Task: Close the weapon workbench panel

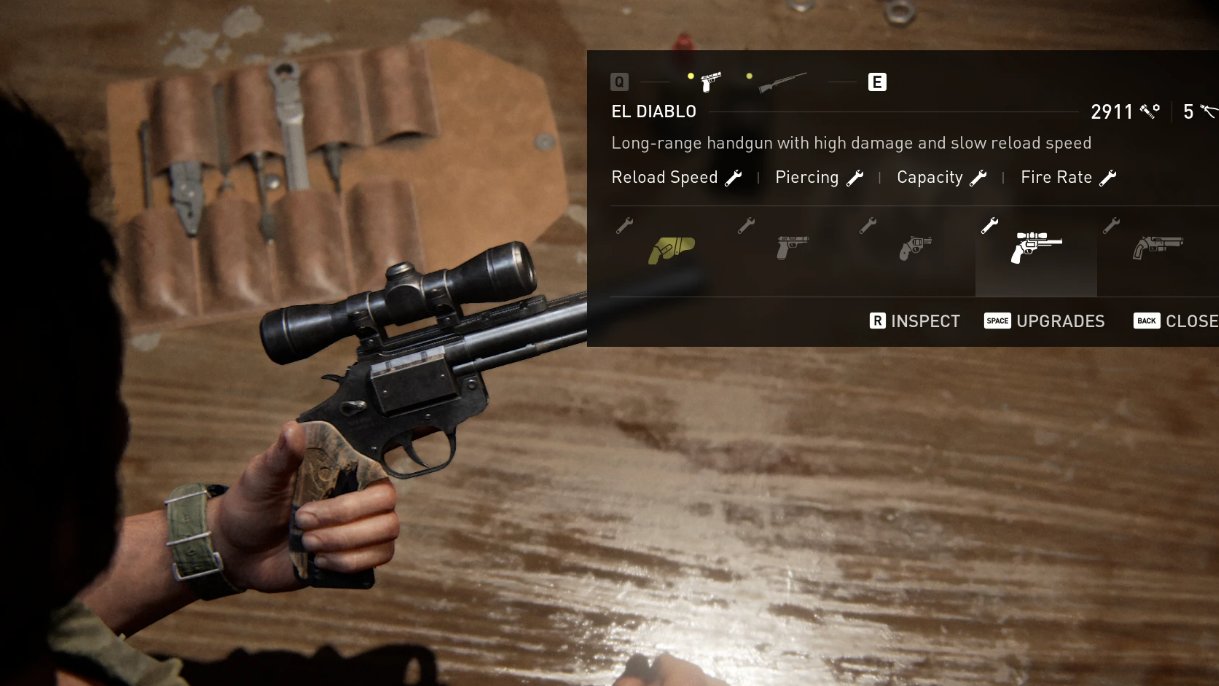Action: (x=1176, y=321)
